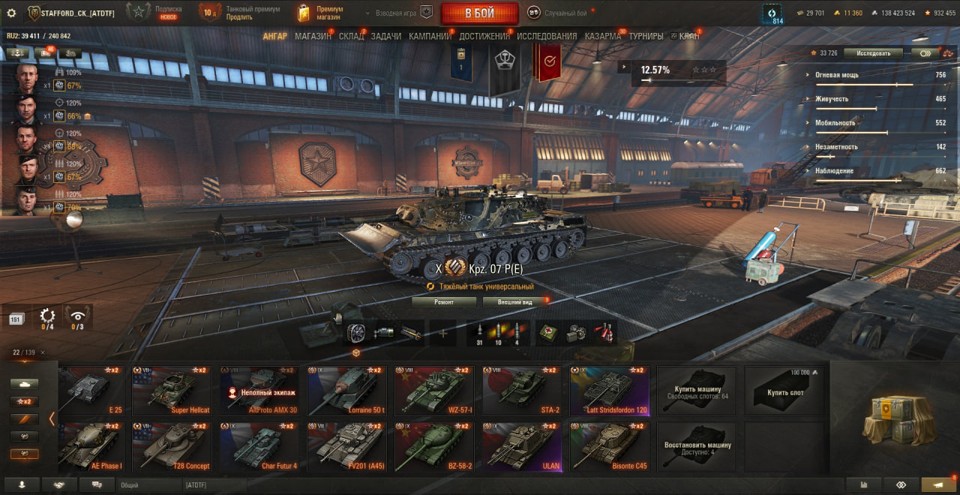The image size is (960, 495).
Task: Buy a garage slot via Купить слот
Action: pyautogui.click(x=782, y=391)
